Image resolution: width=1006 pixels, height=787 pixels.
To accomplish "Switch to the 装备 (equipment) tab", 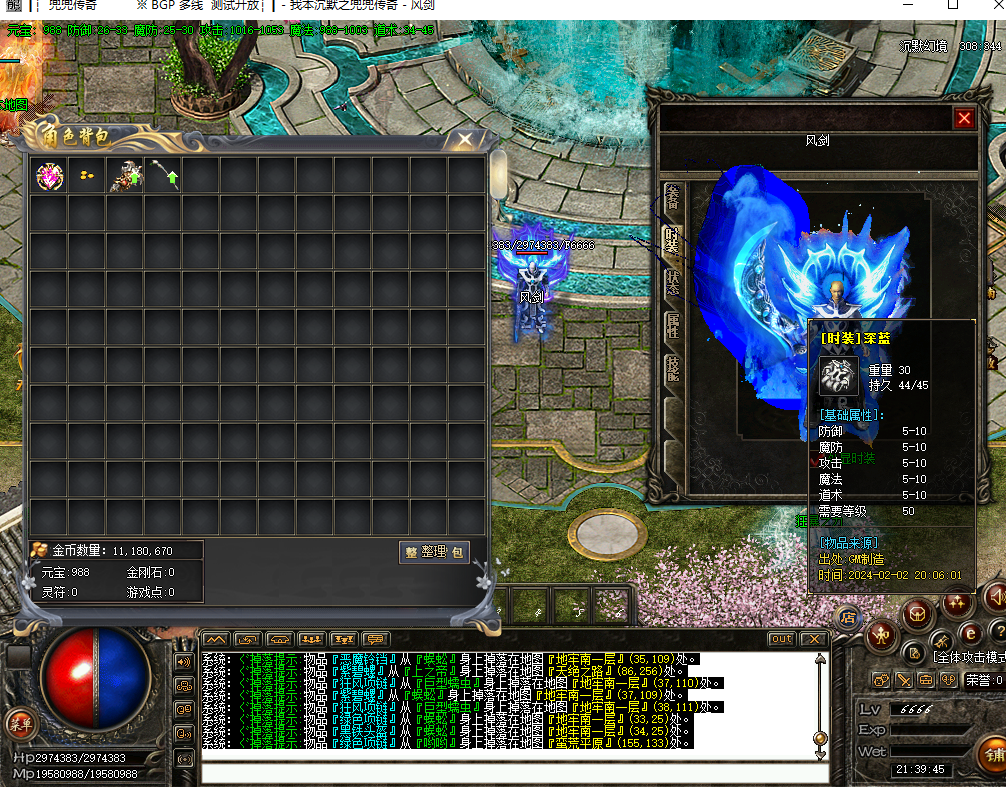I will [x=673, y=197].
